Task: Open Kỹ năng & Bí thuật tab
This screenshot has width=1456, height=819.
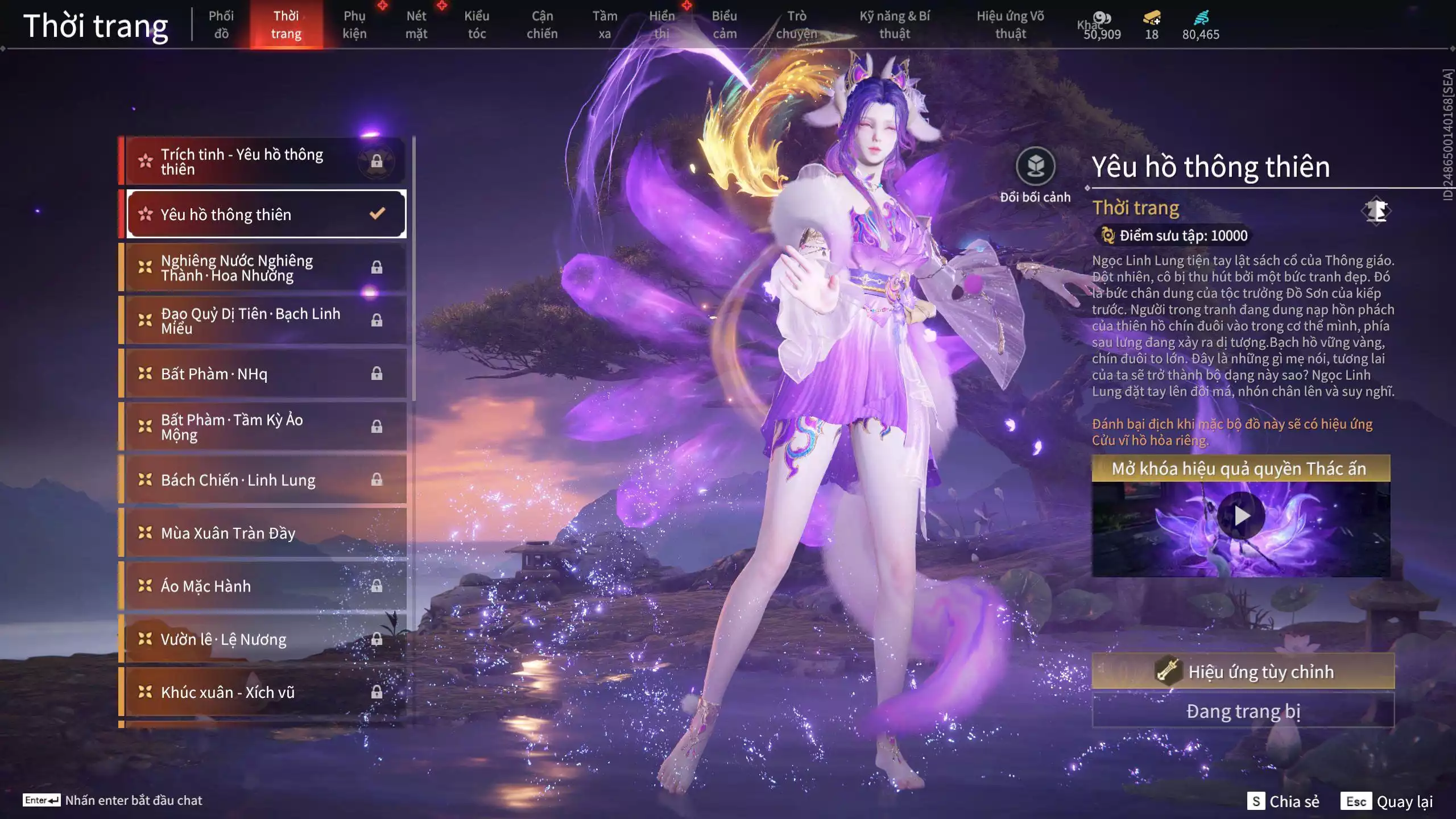Action: (x=895, y=25)
